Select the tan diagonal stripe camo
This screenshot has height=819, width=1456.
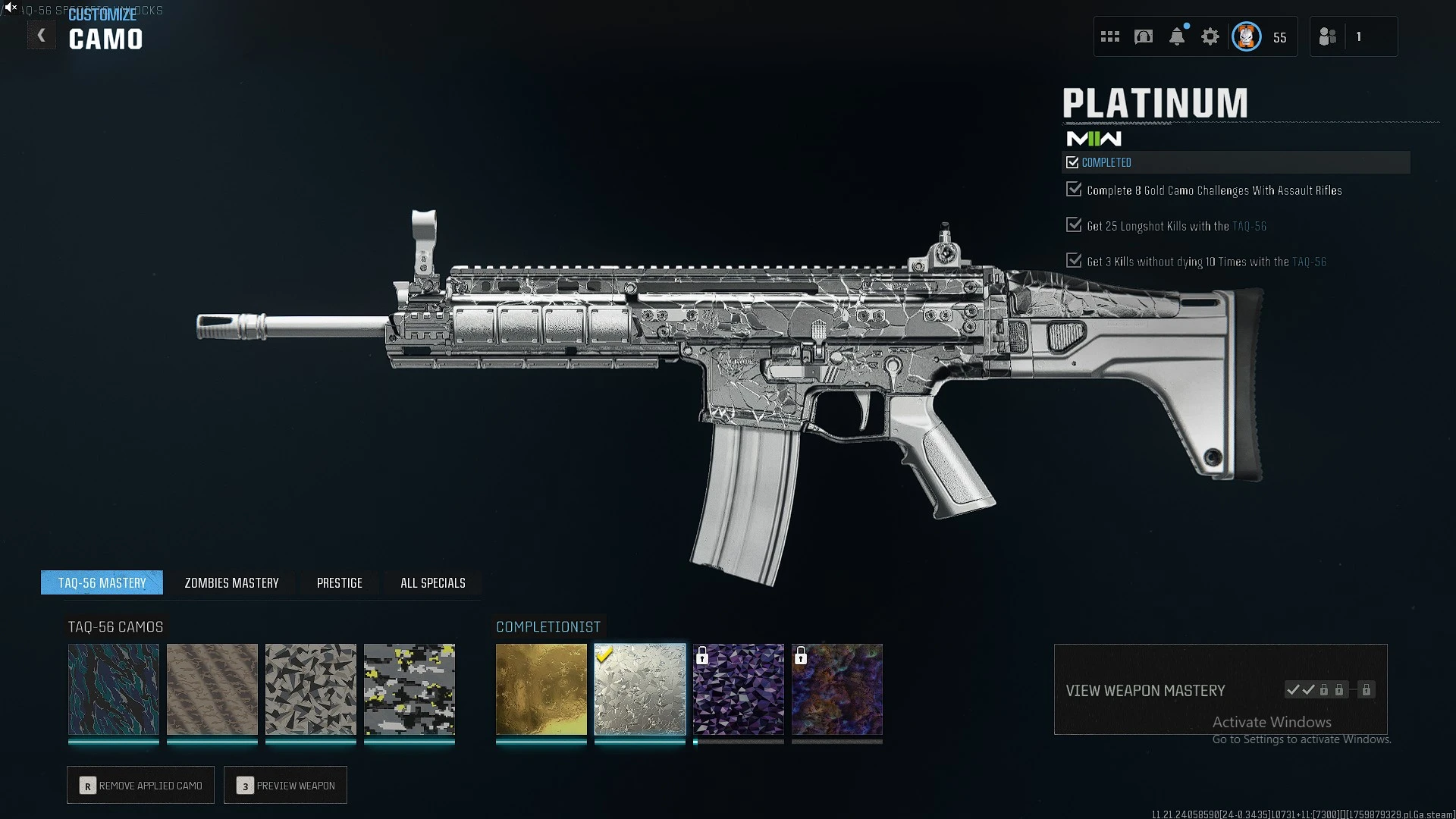(212, 689)
